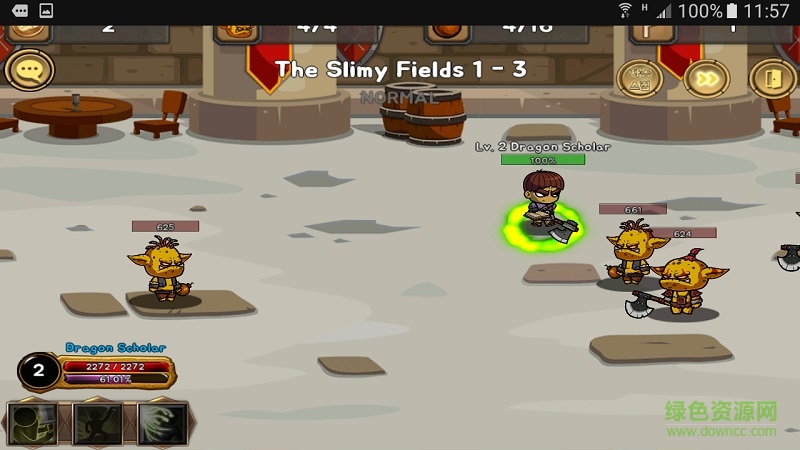Viewport: 800px width, 450px height.
Task: Toggle the auto-skill button with Korean text
Action: [x=640, y=78]
